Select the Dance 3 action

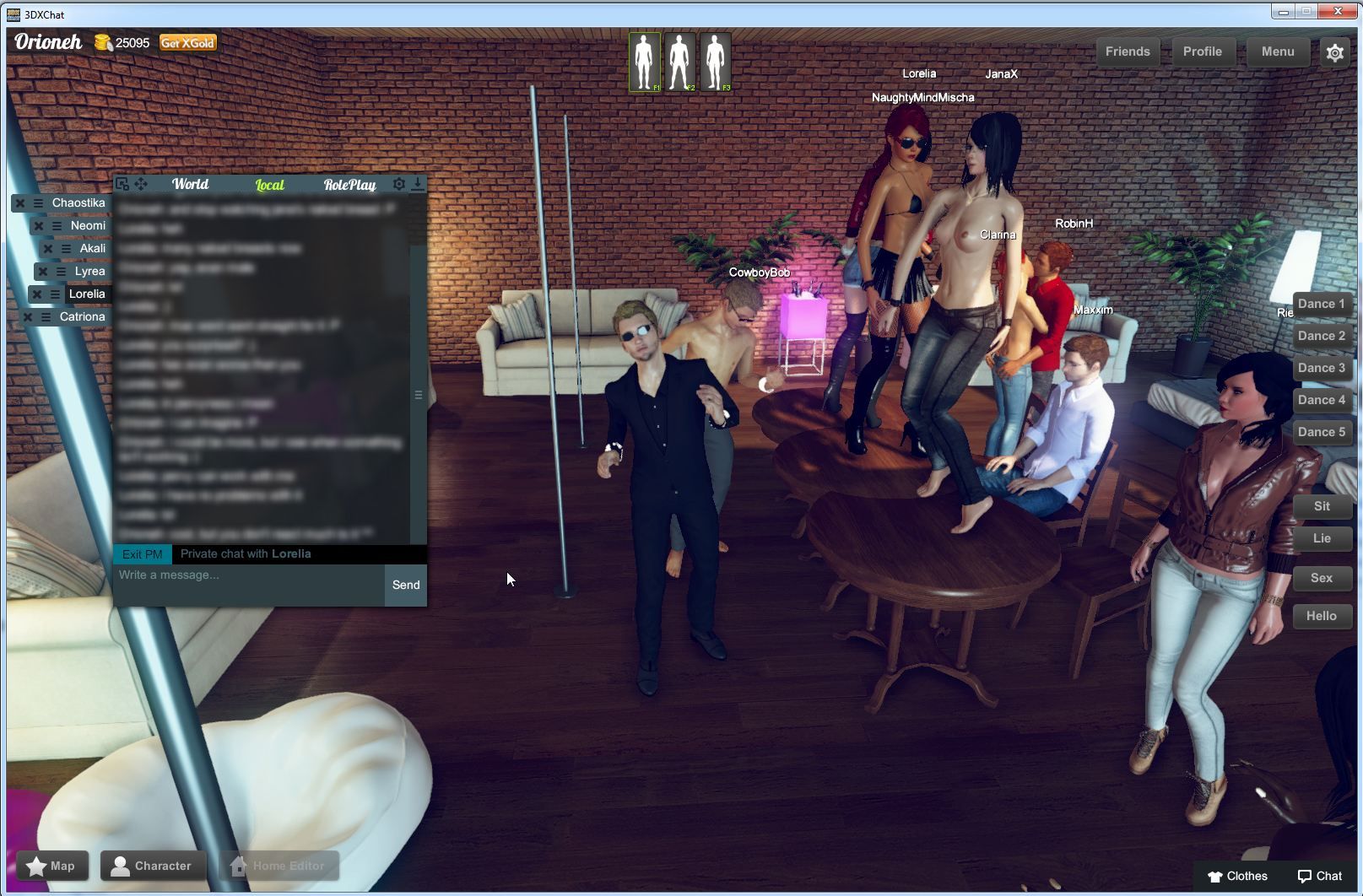(x=1321, y=368)
